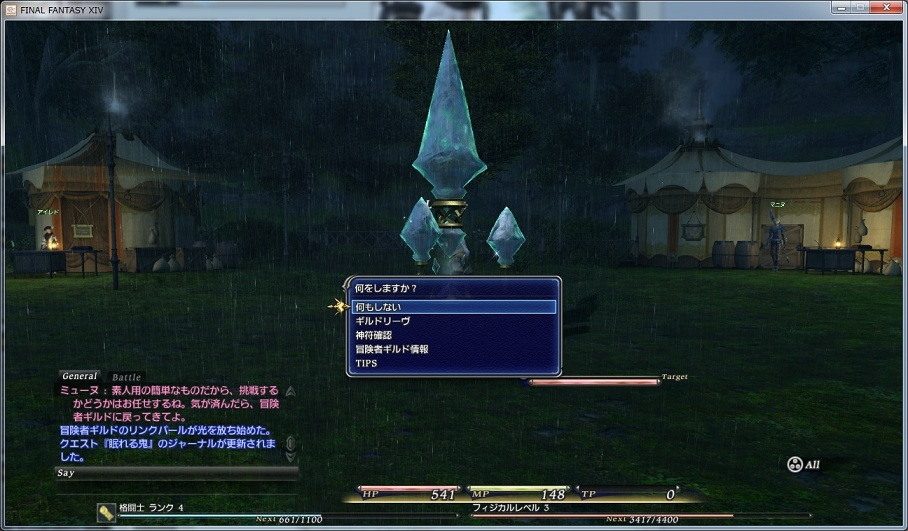908x531 pixels.
Task: Switch to the General chat tab
Action: 80,376
